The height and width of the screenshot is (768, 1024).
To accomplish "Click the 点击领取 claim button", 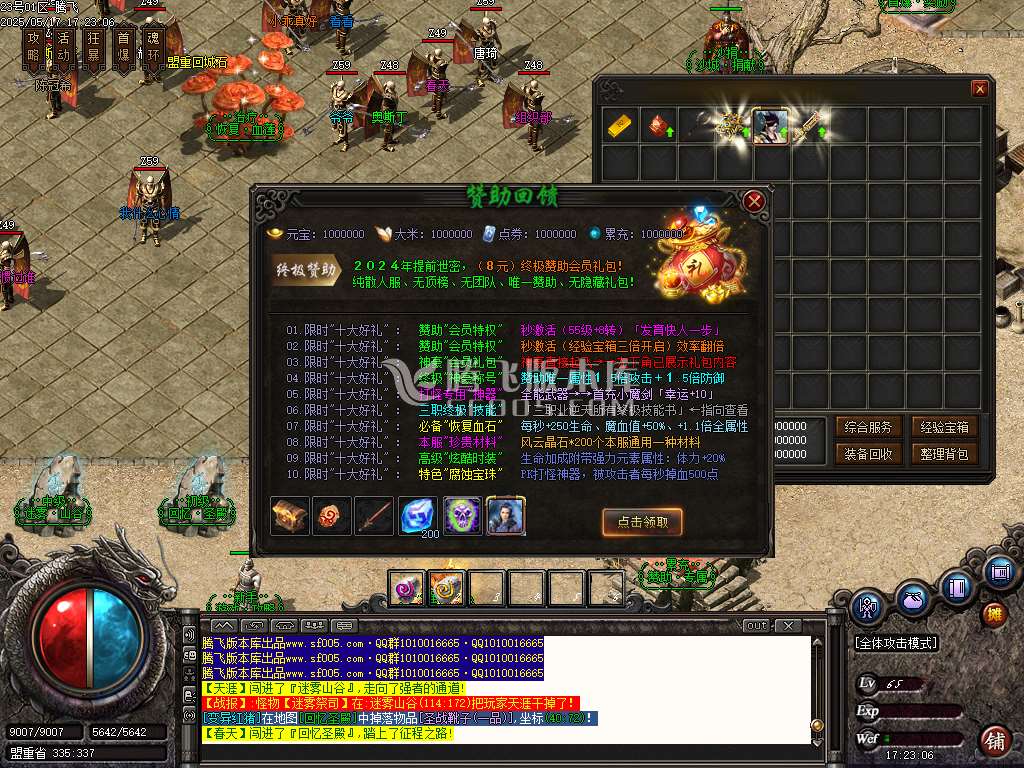I will (x=642, y=521).
